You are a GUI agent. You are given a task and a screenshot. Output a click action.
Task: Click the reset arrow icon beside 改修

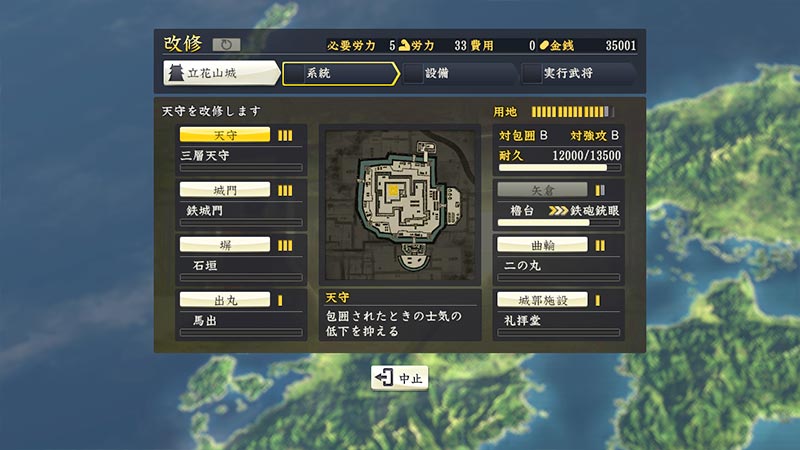(225, 45)
